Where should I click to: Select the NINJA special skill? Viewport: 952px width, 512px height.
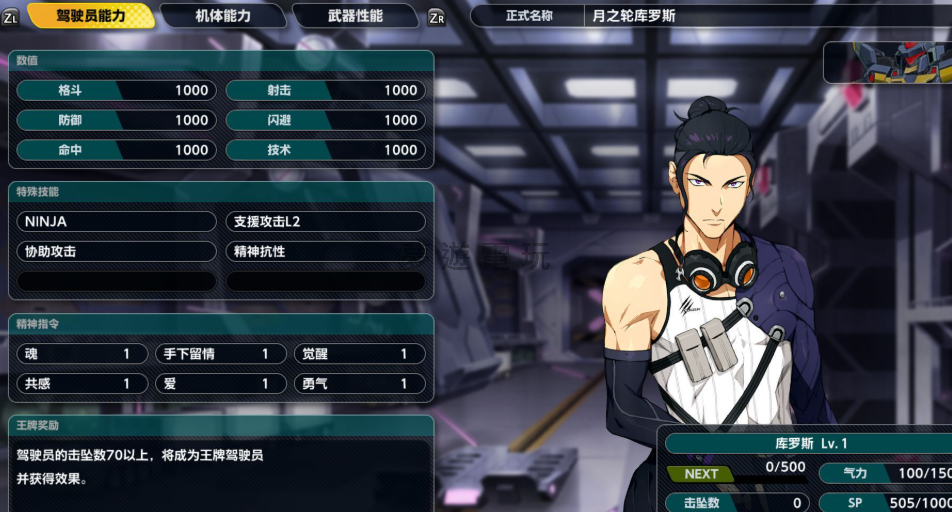click(116, 222)
